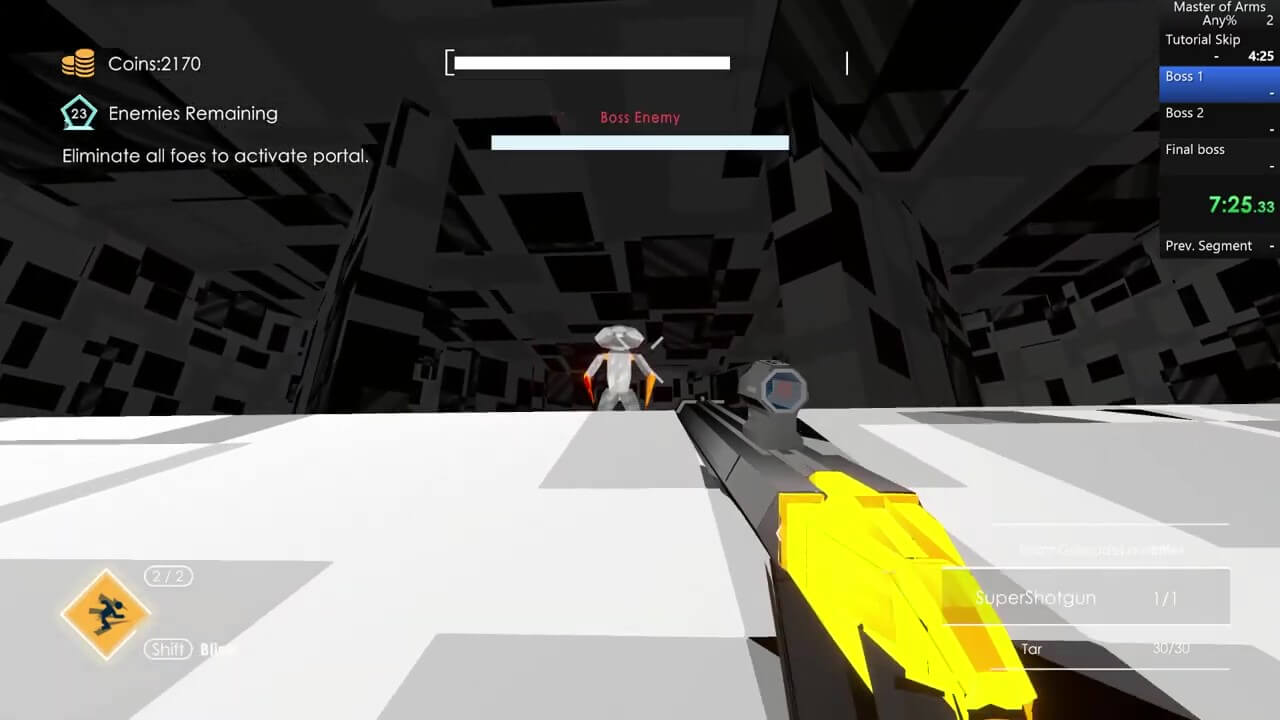This screenshot has width=1280, height=720.
Task: Select the Boss 2 split row
Action: (1219, 120)
